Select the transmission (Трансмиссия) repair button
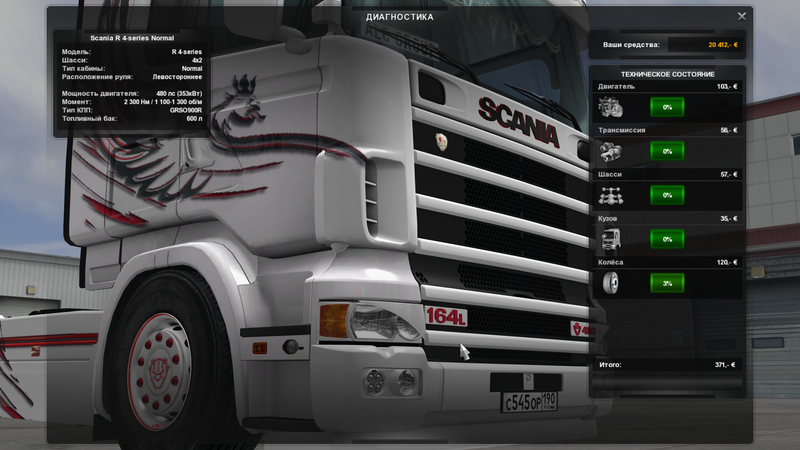 [x=667, y=151]
